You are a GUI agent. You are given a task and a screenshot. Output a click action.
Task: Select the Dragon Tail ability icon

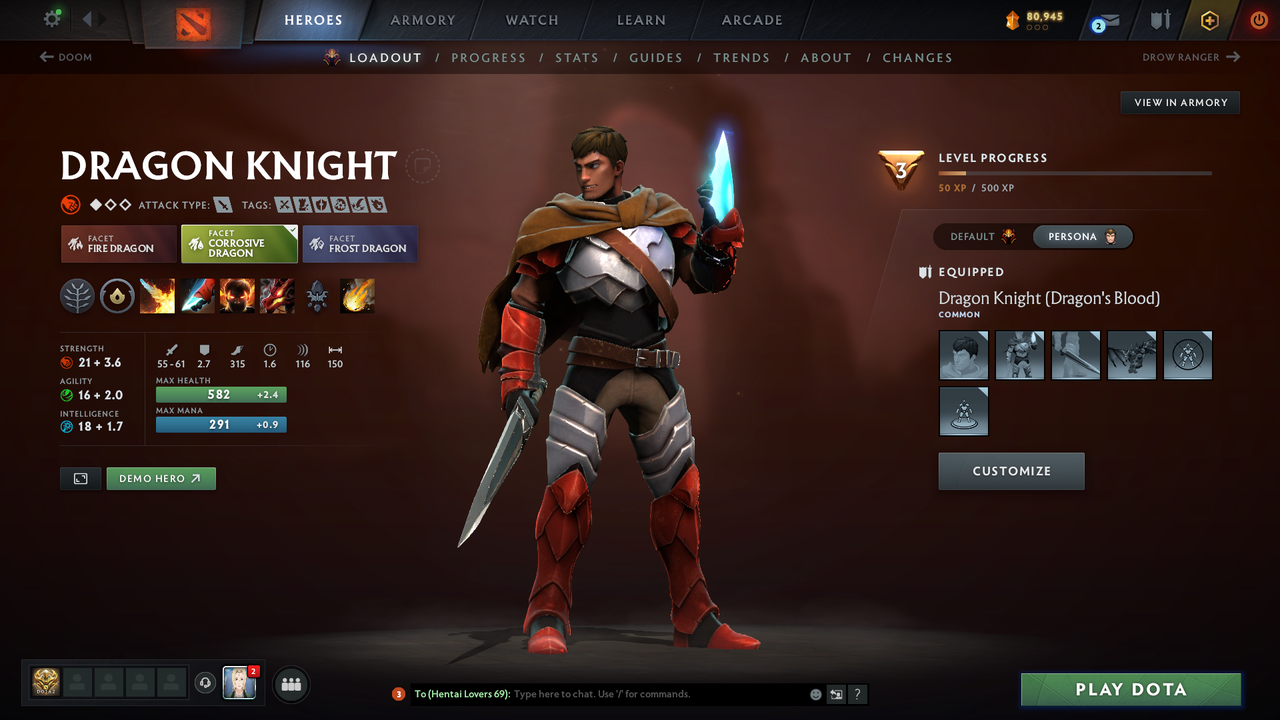pyautogui.click(x=197, y=295)
